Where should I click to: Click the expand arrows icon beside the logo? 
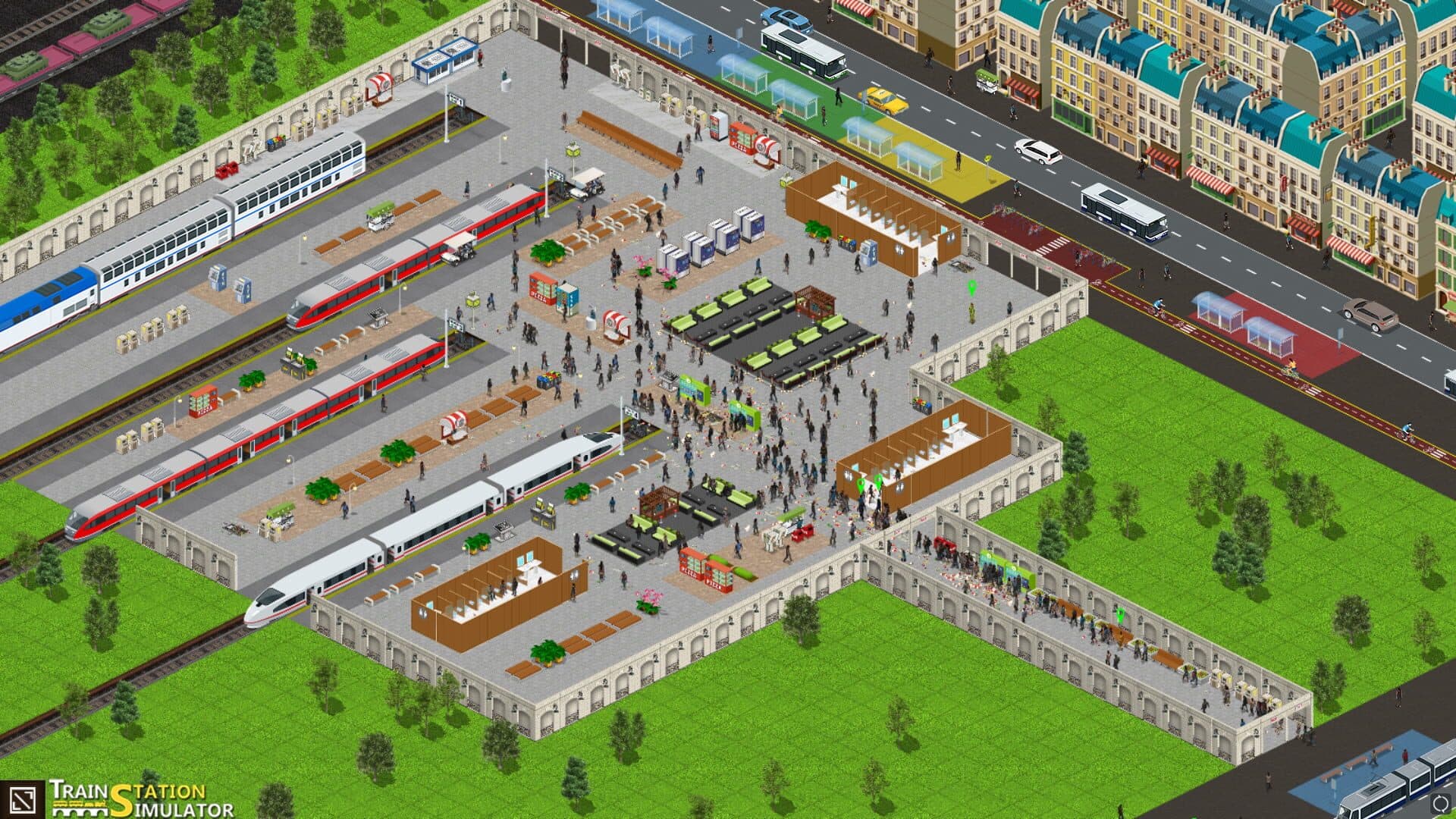pos(22,799)
